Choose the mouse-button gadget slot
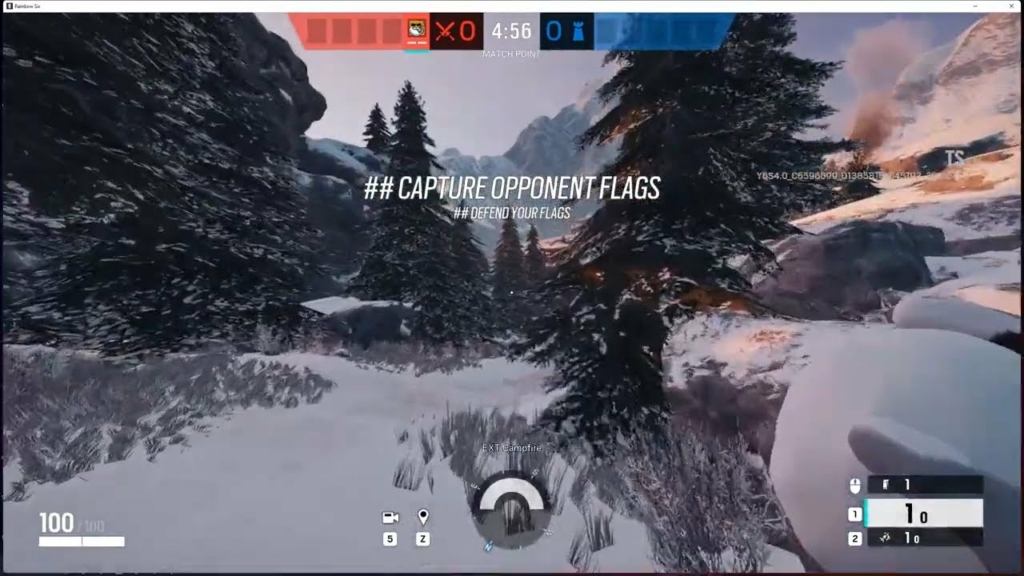1024x576 pixels. 922,485
